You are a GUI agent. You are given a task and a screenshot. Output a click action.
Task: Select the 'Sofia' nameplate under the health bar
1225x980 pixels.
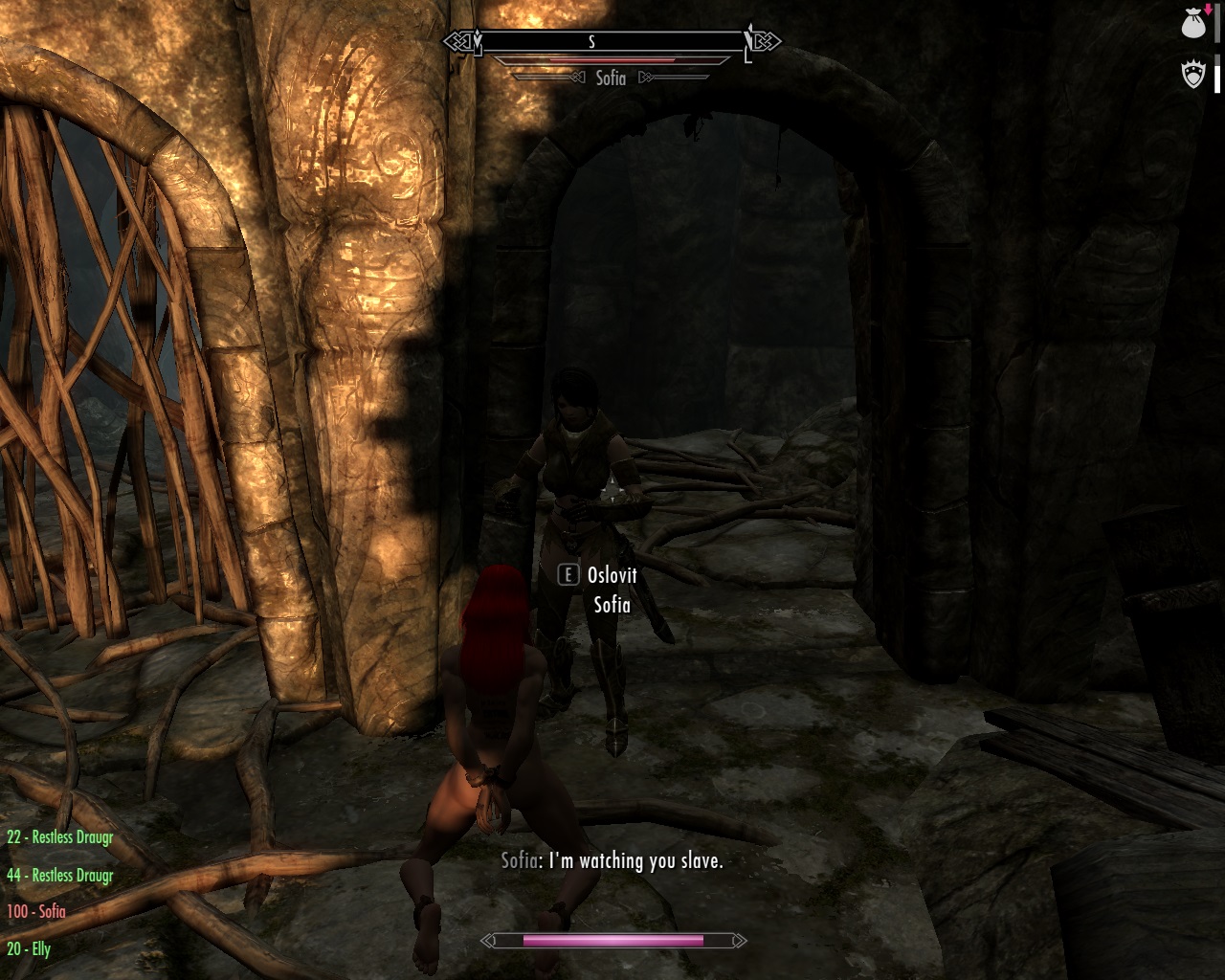(610, 78)
